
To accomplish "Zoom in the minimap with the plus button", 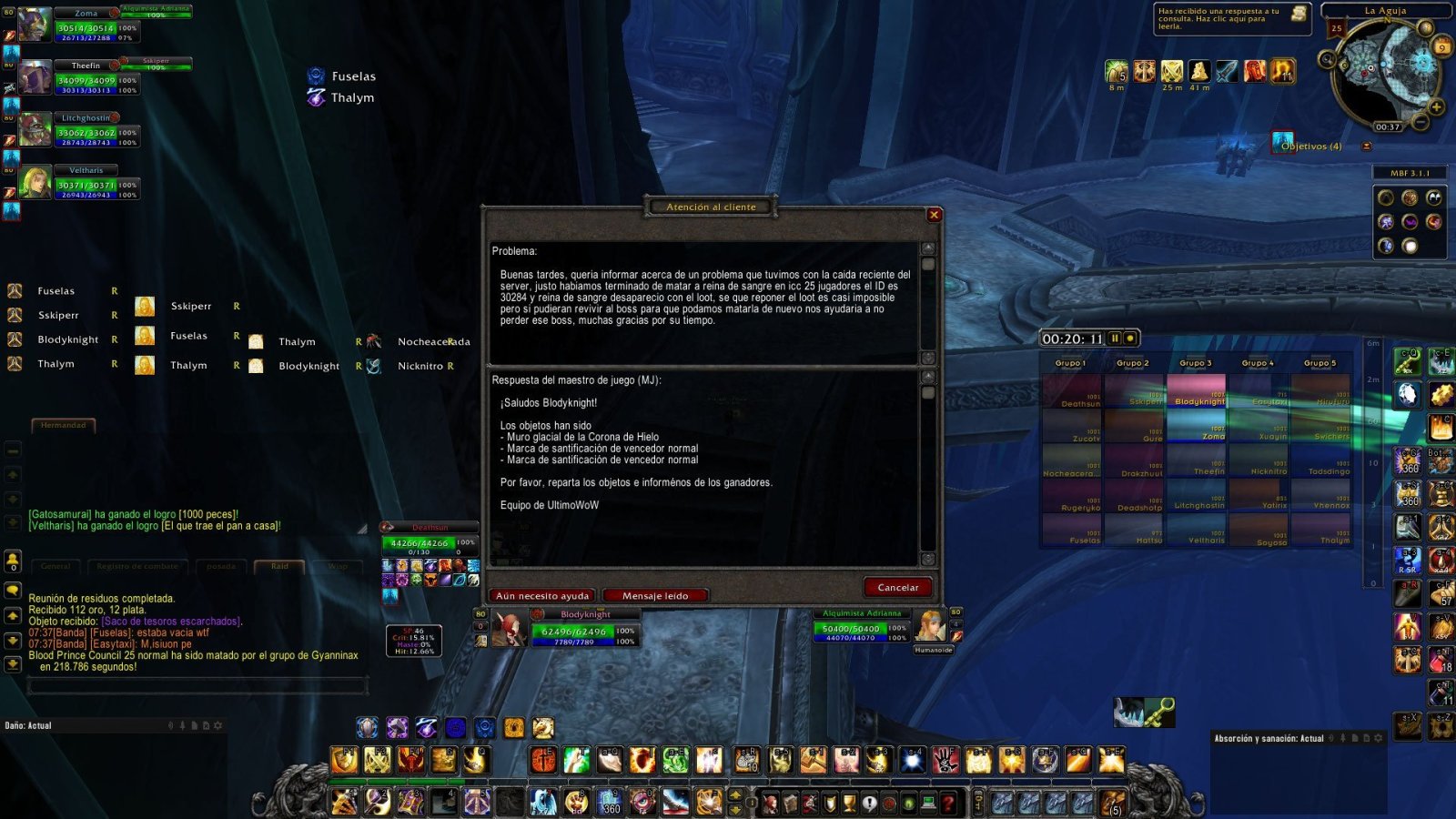I will tap(1436, 107).
